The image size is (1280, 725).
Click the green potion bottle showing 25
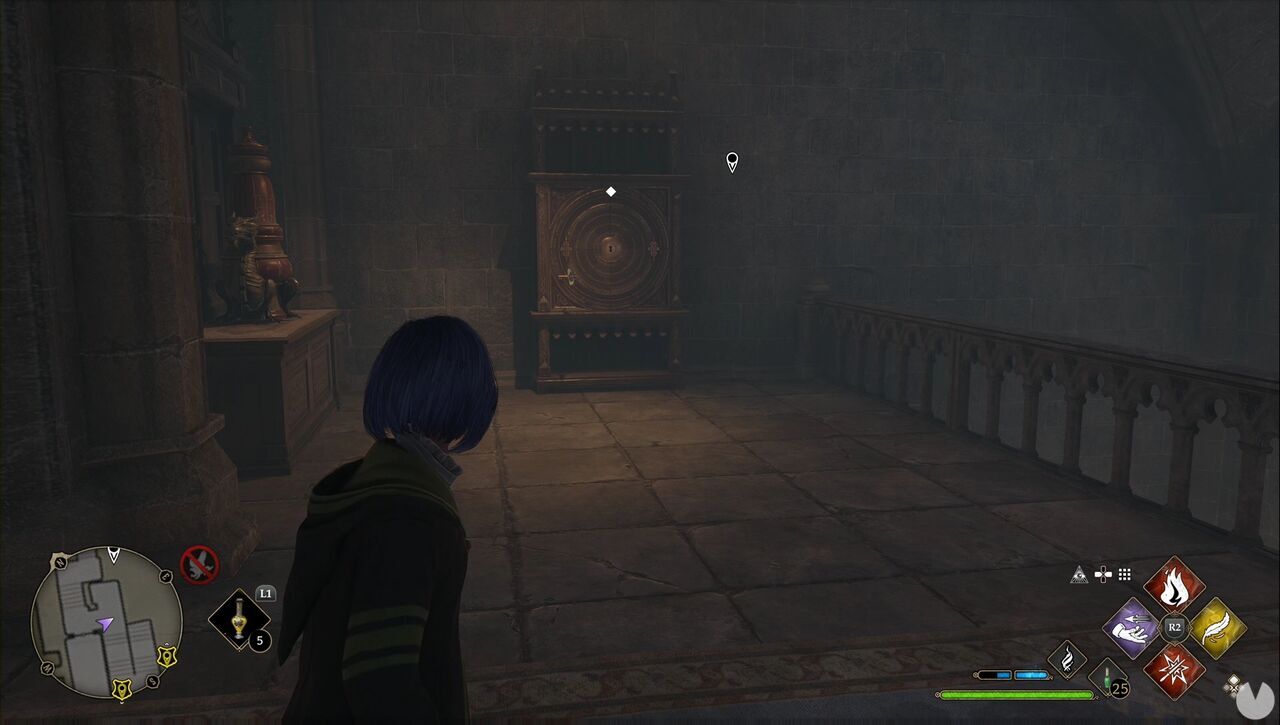[1106, 678]
